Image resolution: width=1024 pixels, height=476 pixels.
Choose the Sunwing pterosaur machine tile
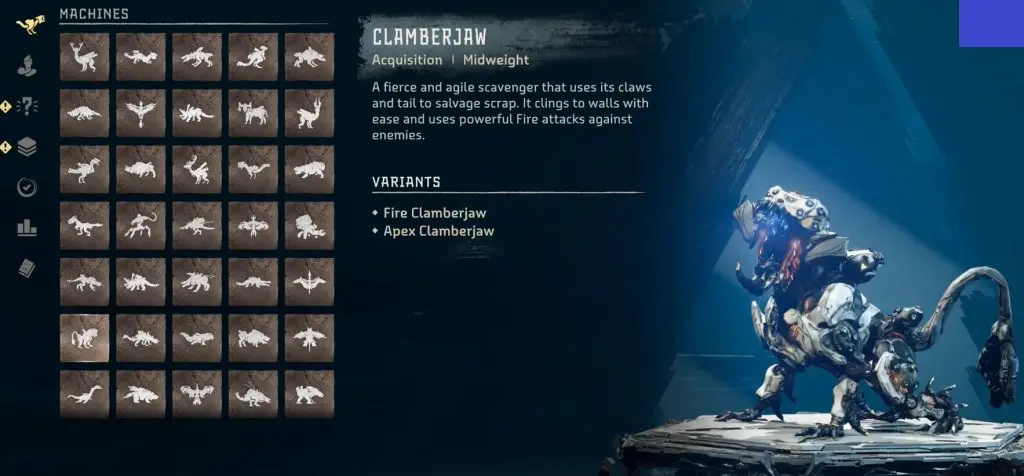coord(309,282)
